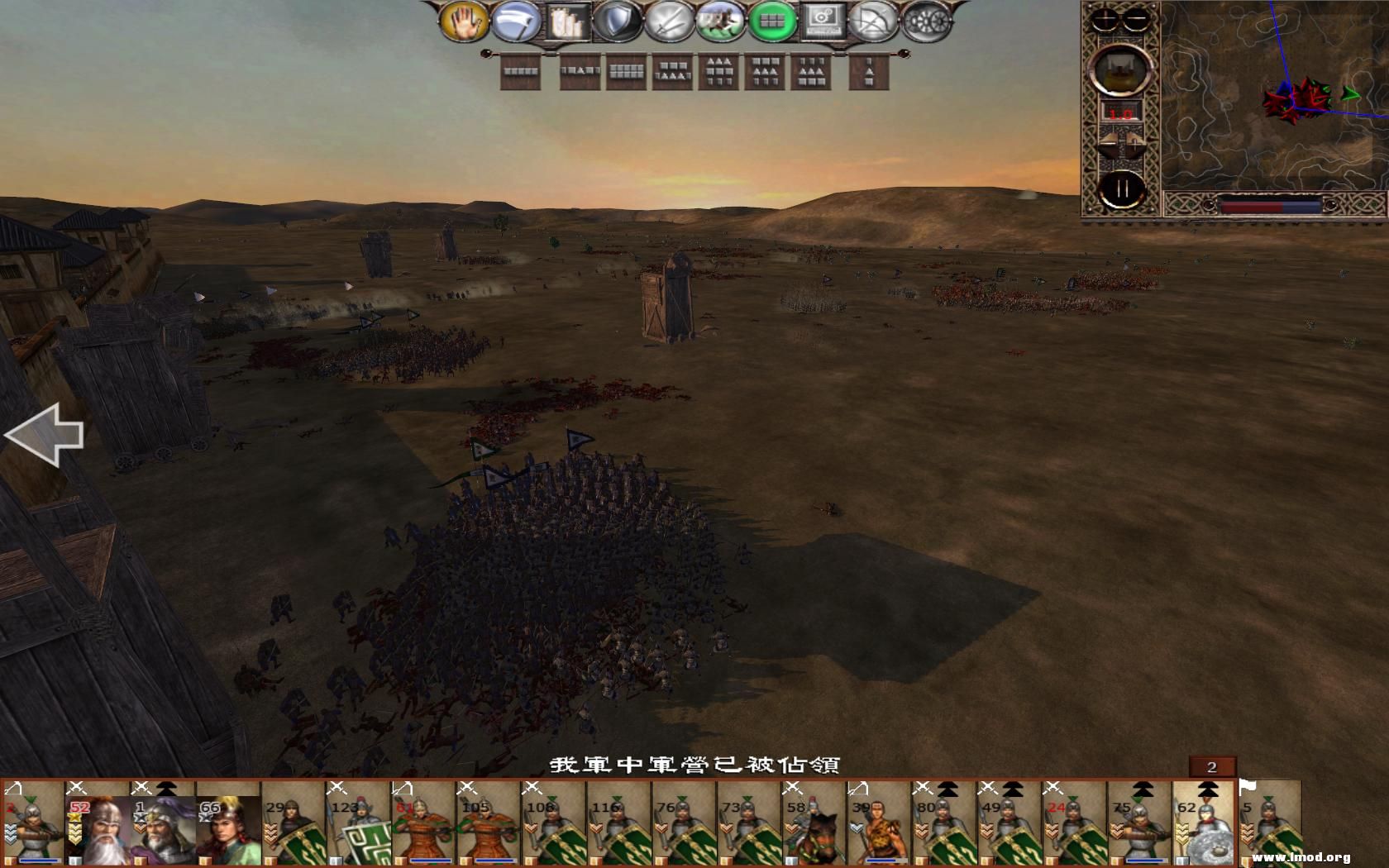Toggle unit grouping with the green grid button

[773, 22]
